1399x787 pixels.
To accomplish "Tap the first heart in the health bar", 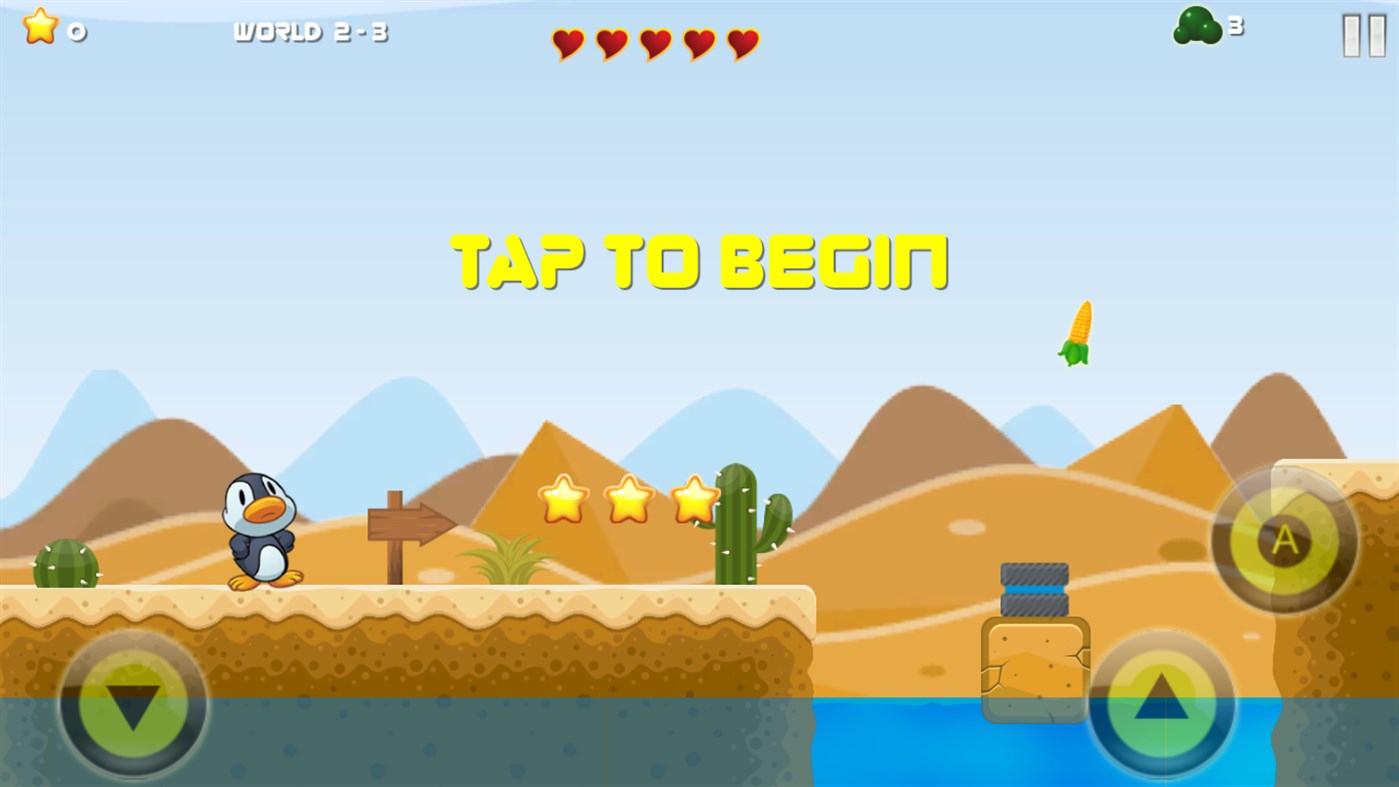I will tap(567, 44).
